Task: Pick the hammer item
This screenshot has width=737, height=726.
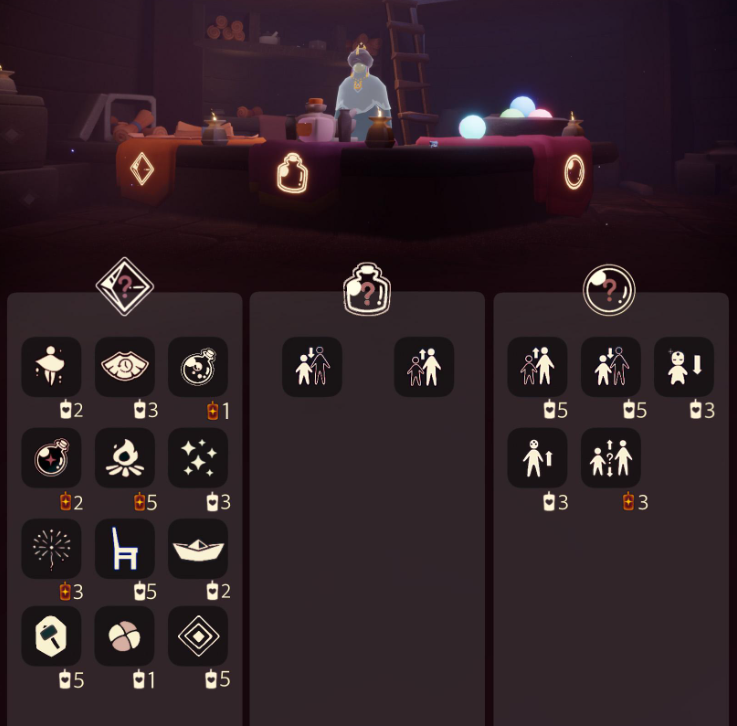Action: tap(52, 636)
